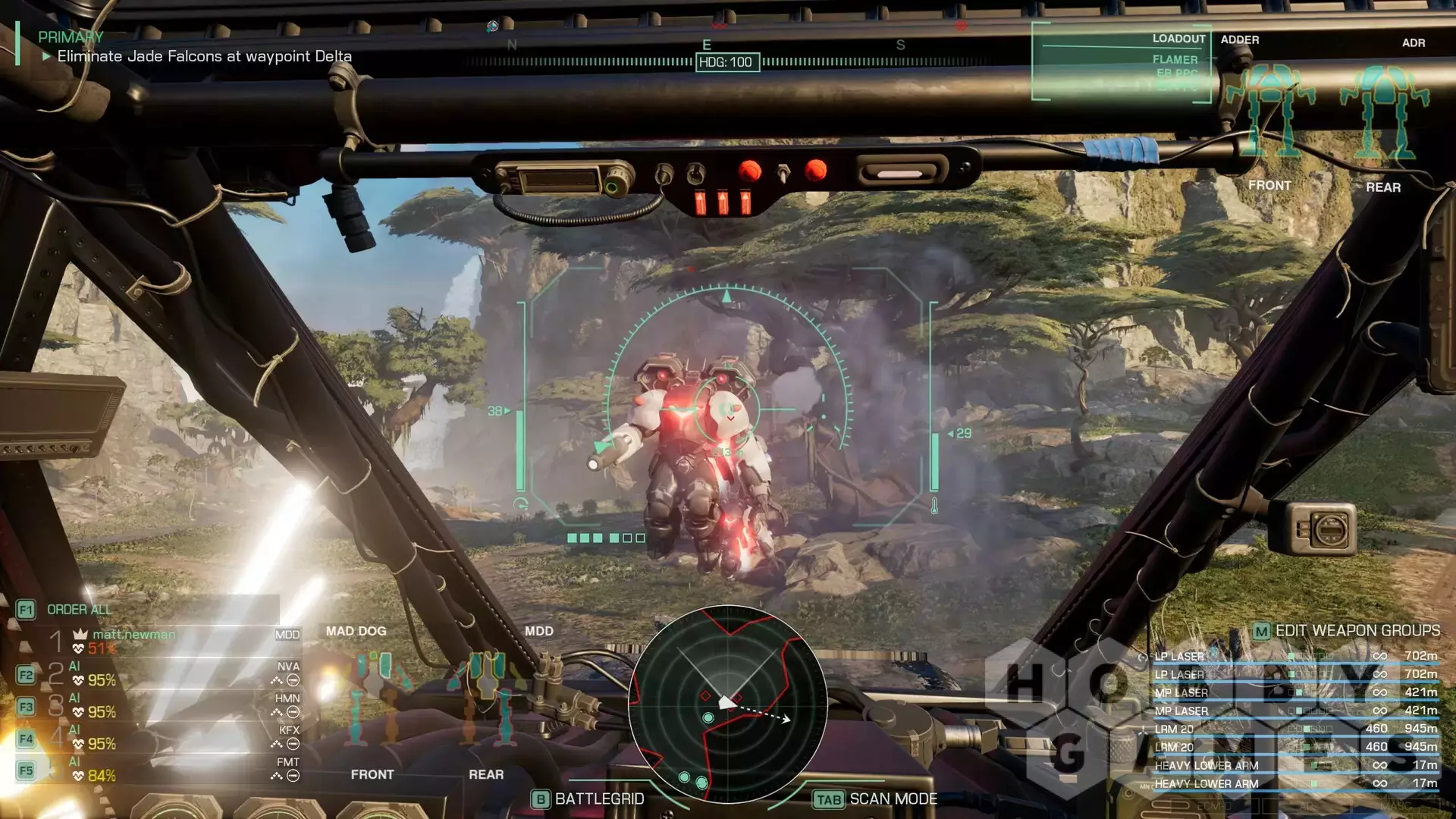
Task: Click the HDG compass heading strip
Action: point(725,62)
